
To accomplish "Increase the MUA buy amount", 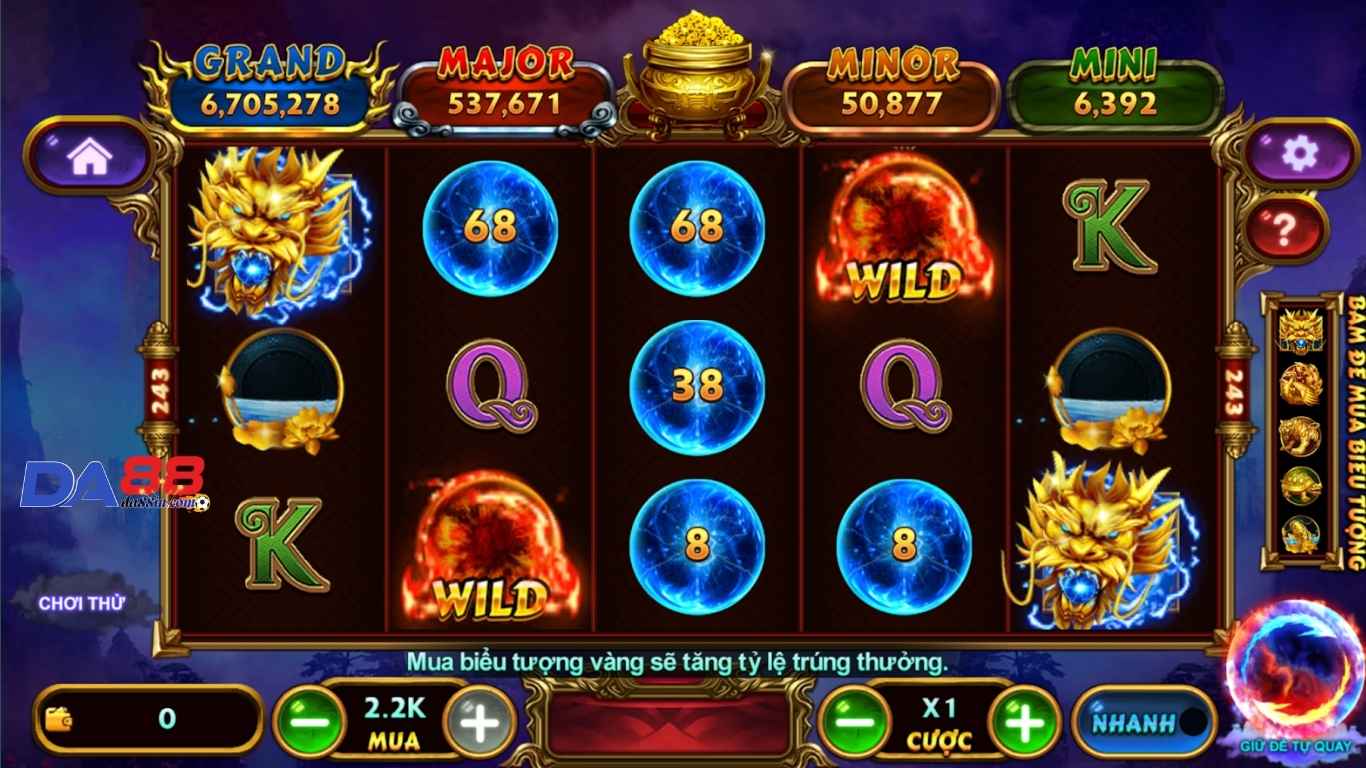I will [x=479, y=720].
